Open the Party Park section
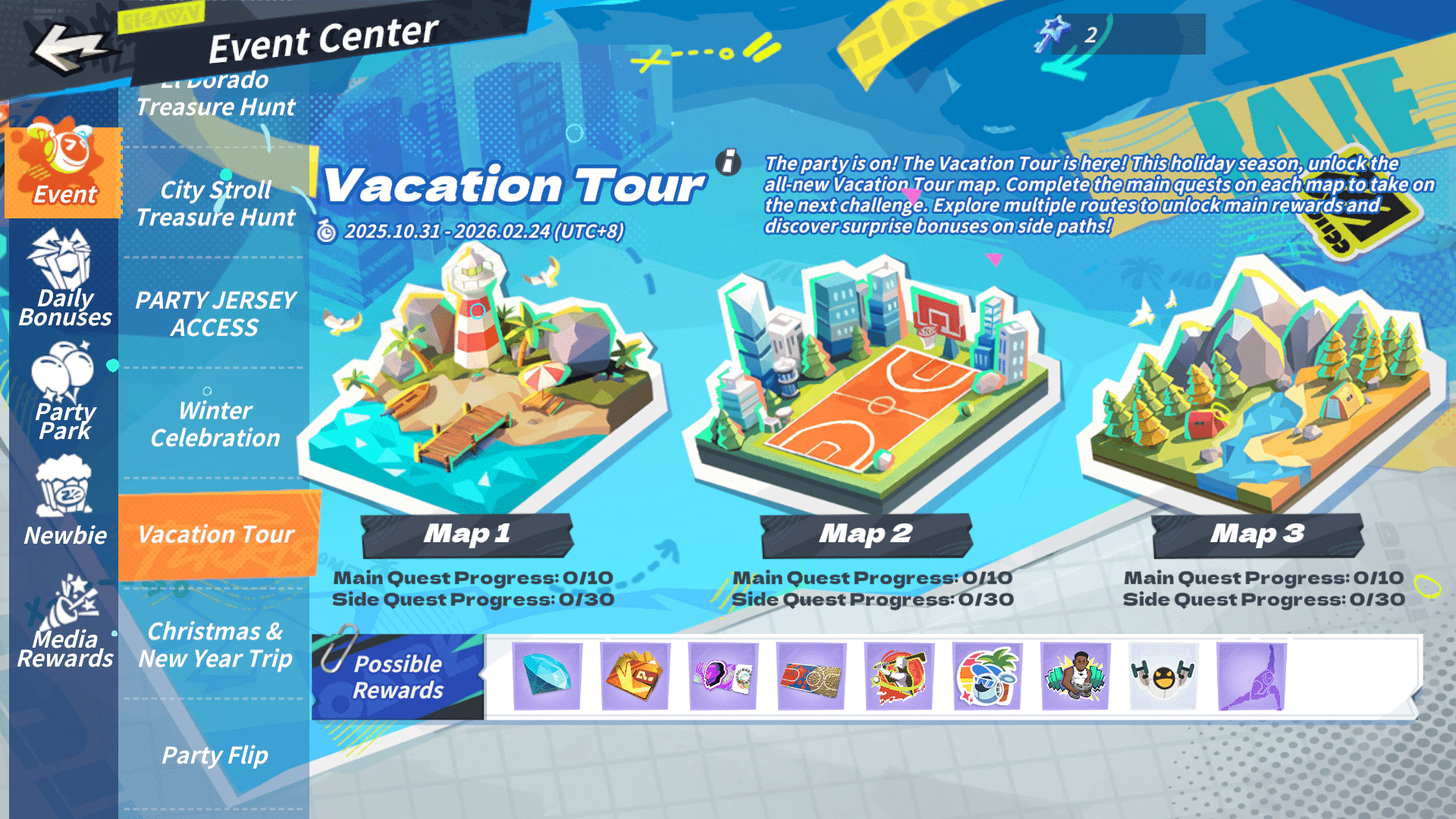Screen dimensions: 1456x819 click(64, 393)
